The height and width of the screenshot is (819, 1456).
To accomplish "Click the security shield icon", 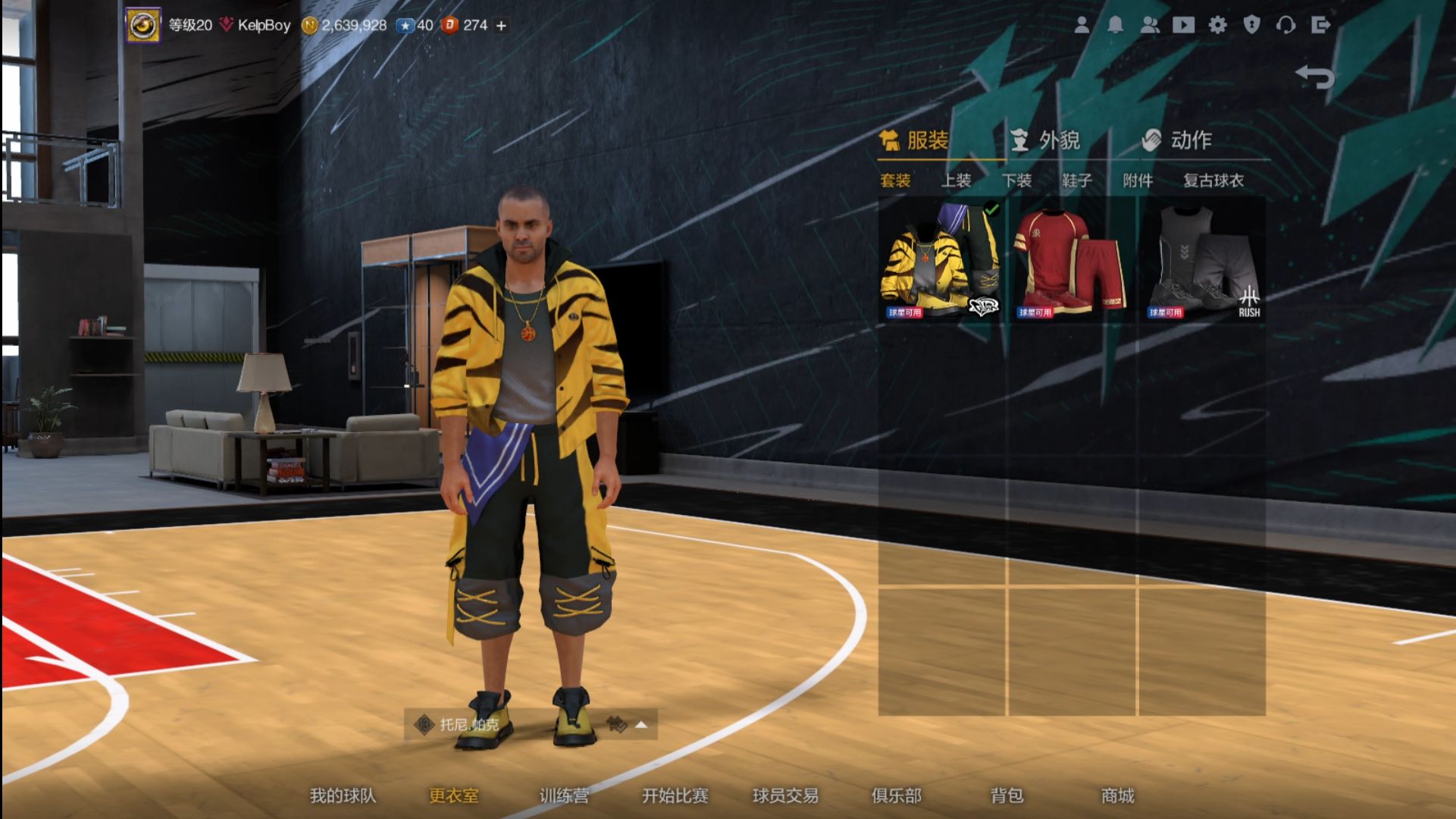I will 1252,25.
